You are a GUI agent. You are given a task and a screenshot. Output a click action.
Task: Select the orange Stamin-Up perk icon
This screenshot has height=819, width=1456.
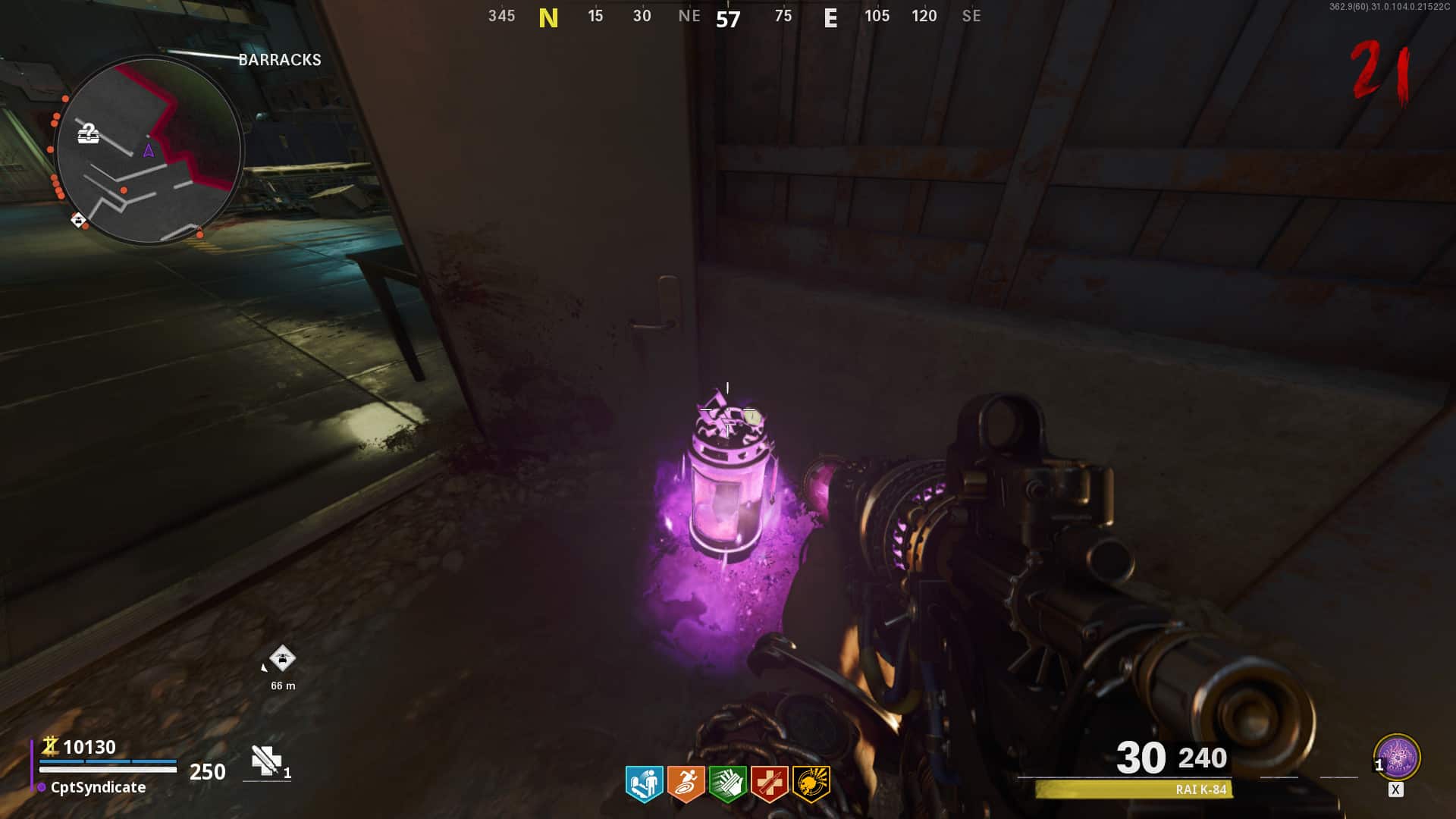point(686,783)
